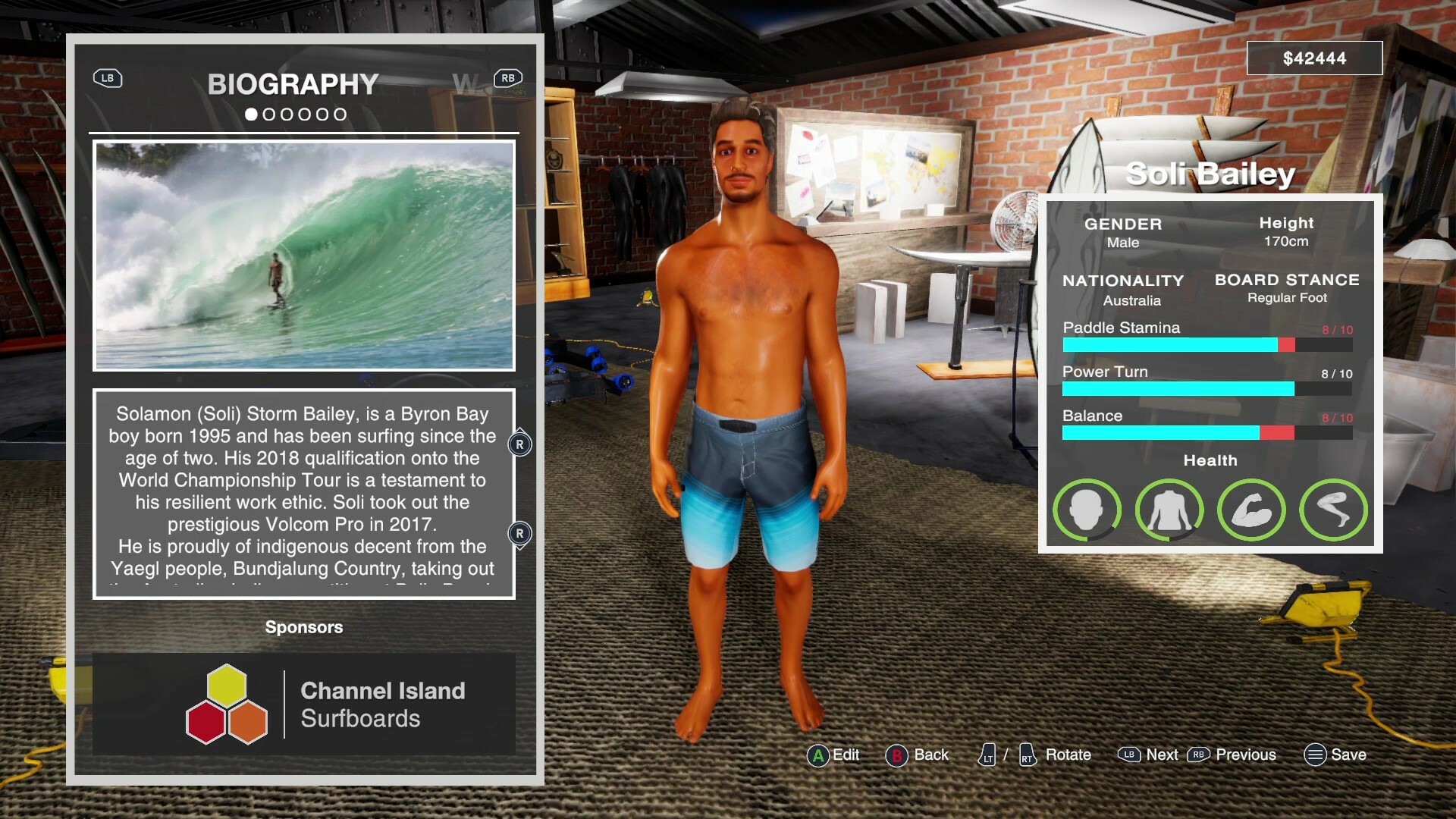This screenshot has width=1456, height=819.
Task: Click the RT trigger Rotate icon
Action: 1027,755
